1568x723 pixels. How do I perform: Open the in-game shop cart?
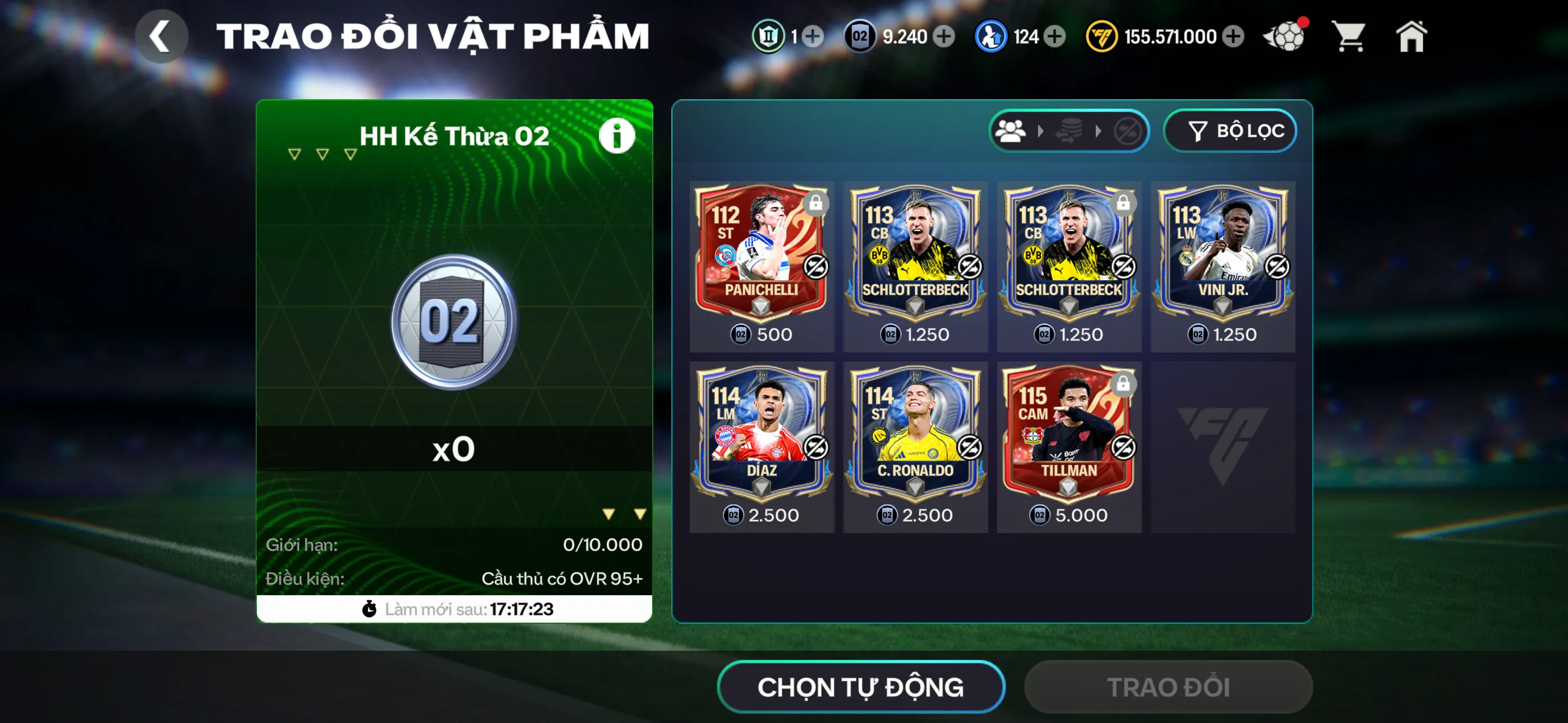click(x=1350, y=36)
